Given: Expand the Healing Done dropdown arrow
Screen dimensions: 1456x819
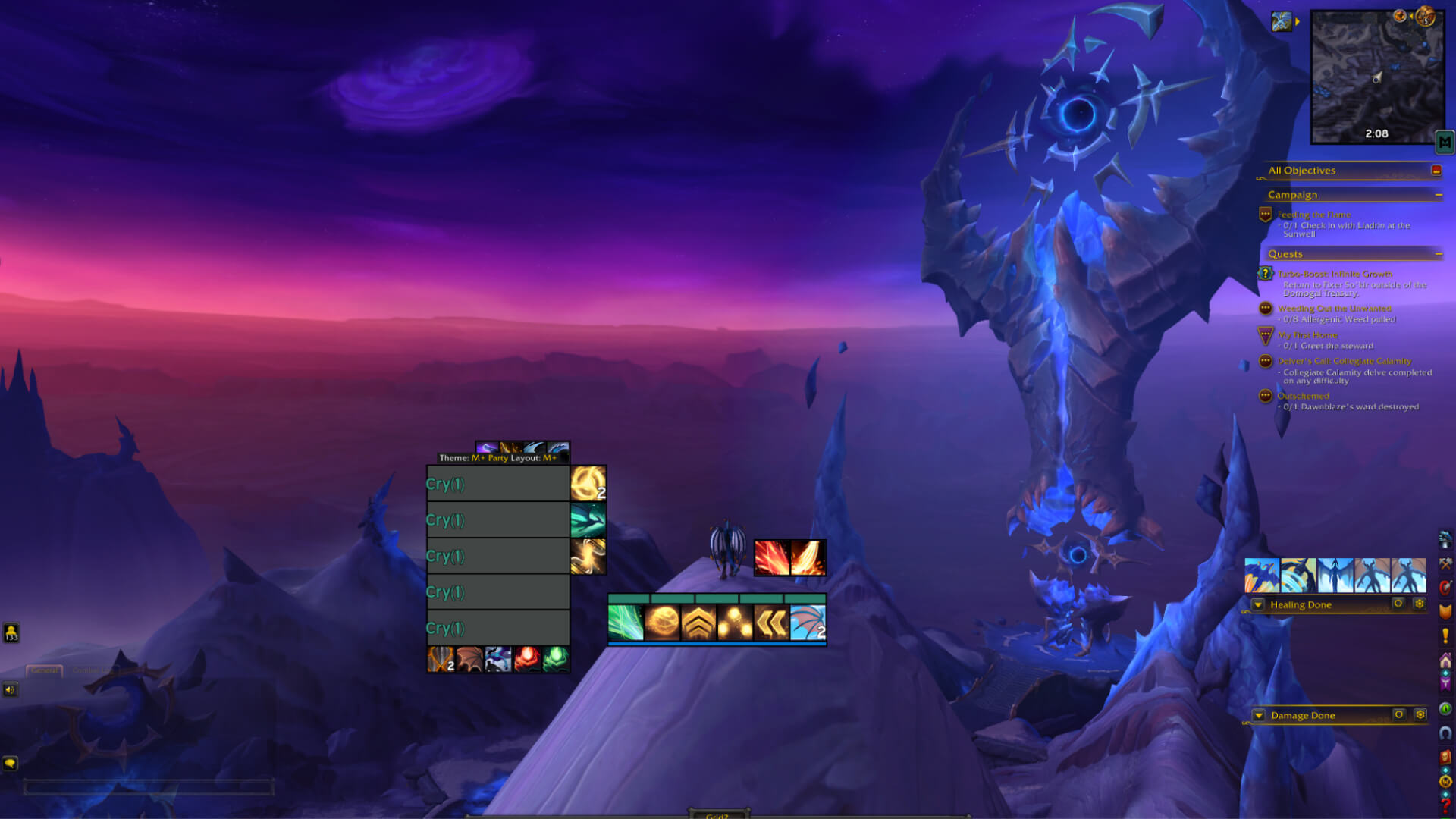Looking at the screenshot, I should pyautogui.click(x=1257, y=604).
